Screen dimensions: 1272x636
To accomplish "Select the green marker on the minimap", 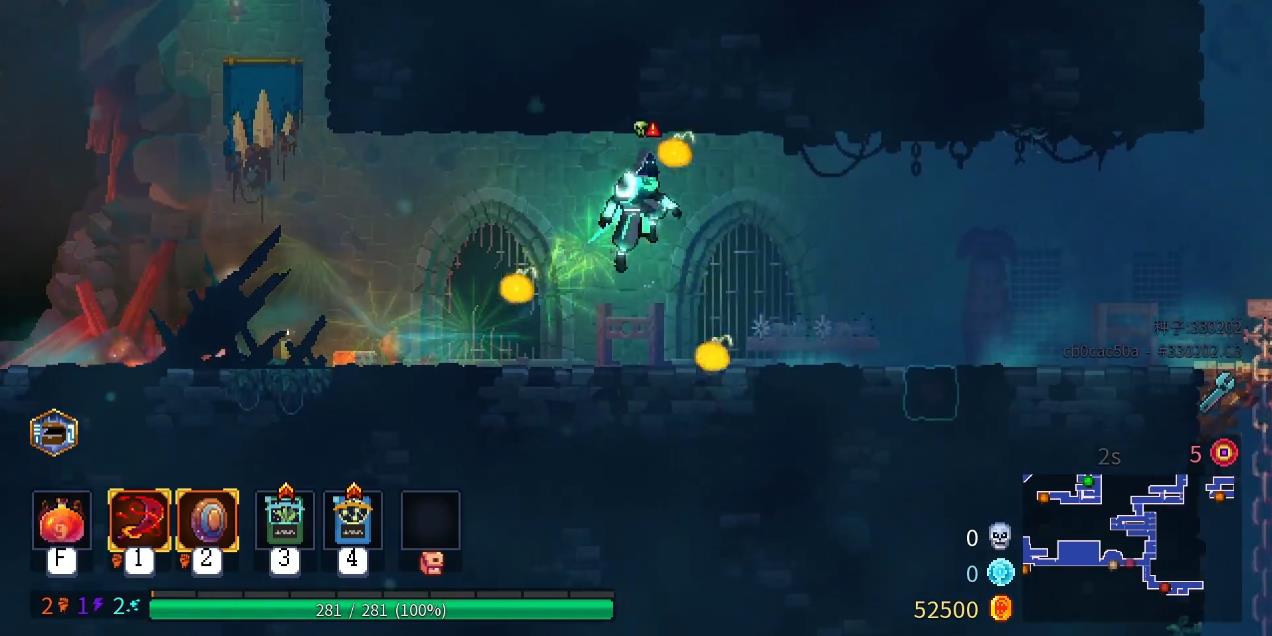I will [x=1087, y=482].
